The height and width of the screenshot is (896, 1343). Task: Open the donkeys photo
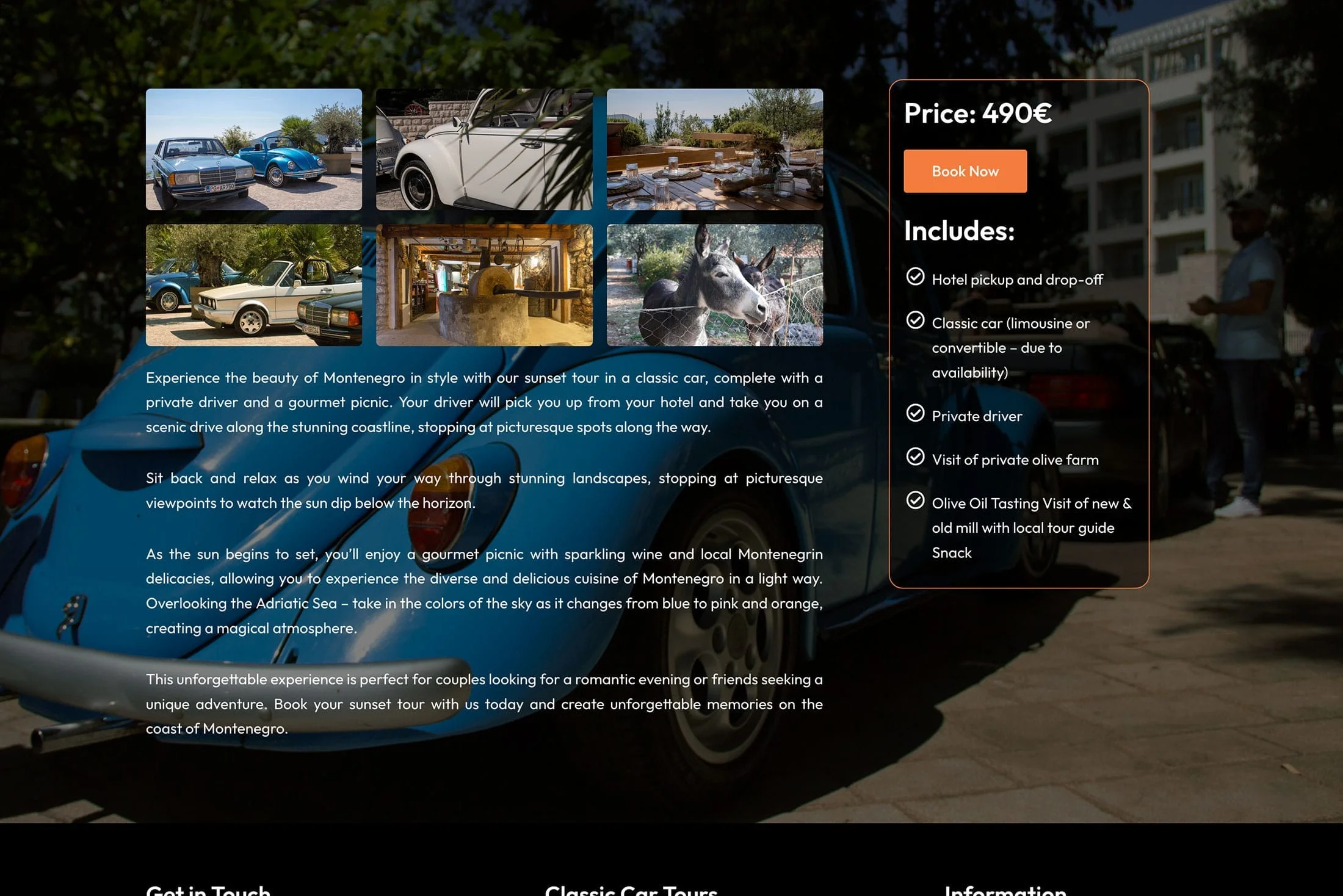coord(714,284)
